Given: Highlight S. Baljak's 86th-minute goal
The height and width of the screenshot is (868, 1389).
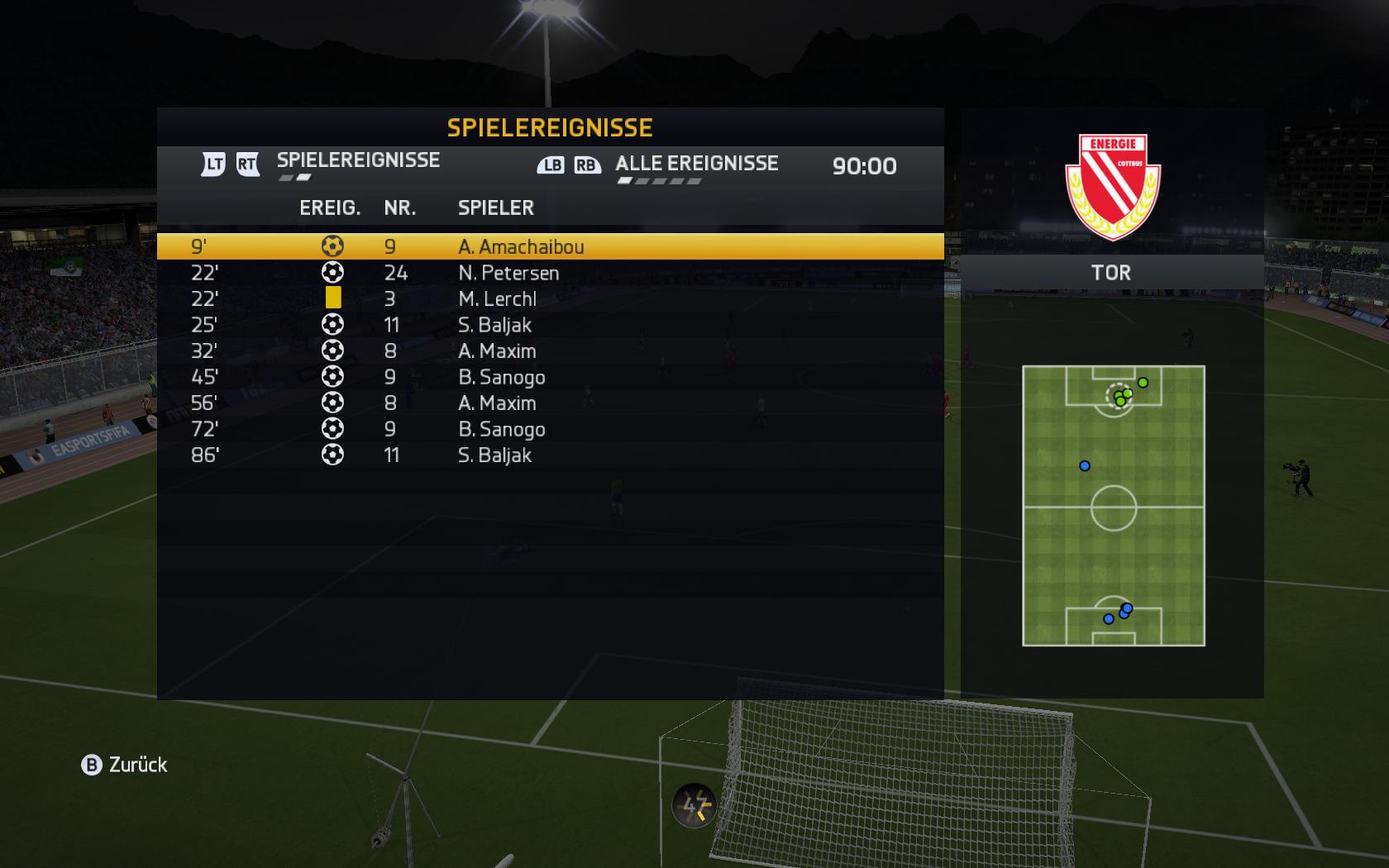Looking at the screenshot, I should tap(550, 455).
